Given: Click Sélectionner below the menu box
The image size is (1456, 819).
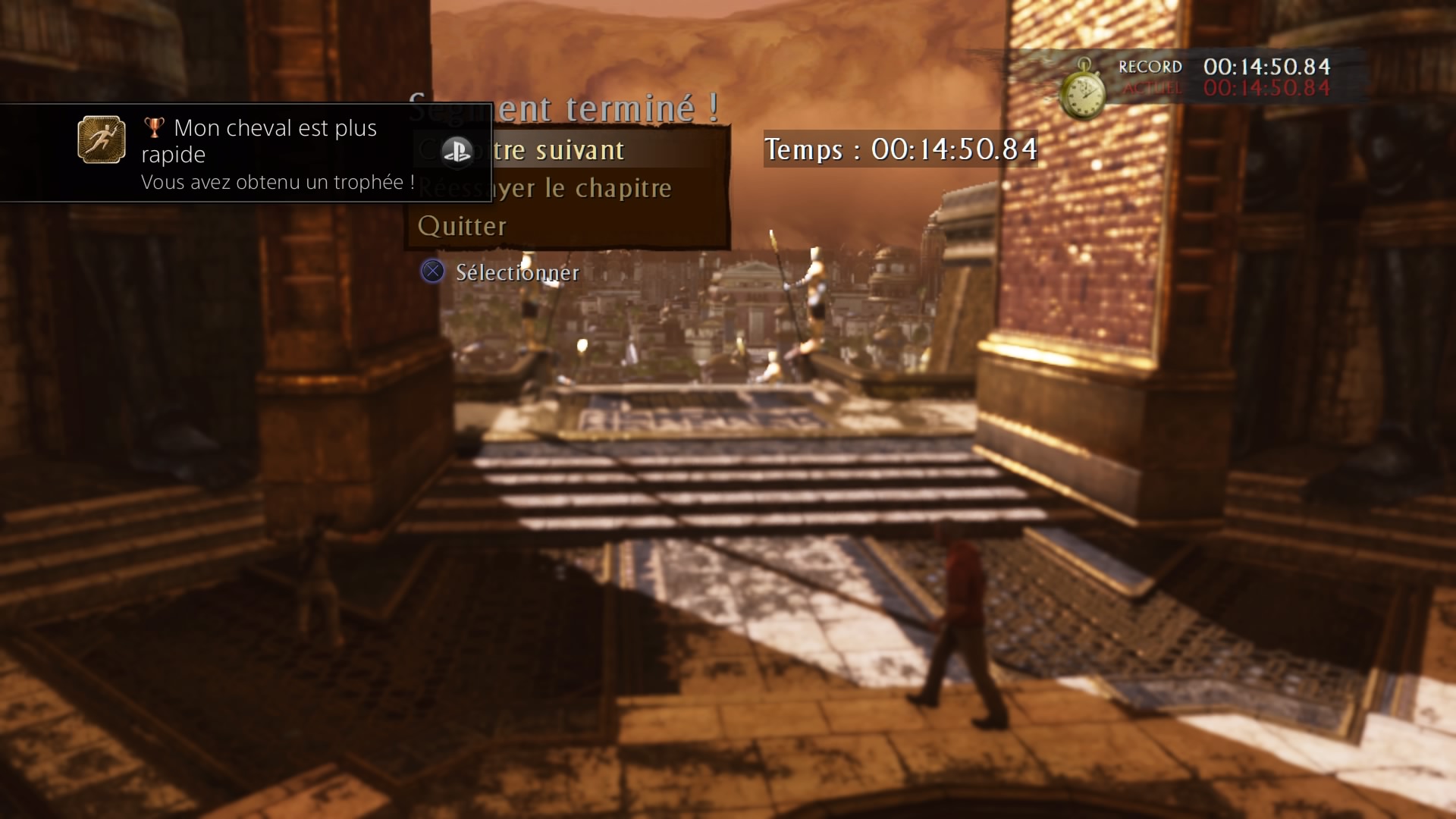Looking at the screenshot, I should point(516,272).
